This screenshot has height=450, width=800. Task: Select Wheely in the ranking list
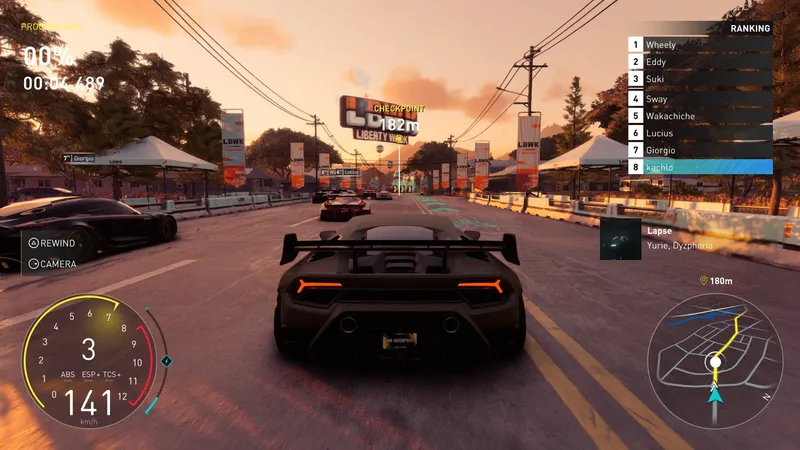pyautogui.click(x=699, y=45)
